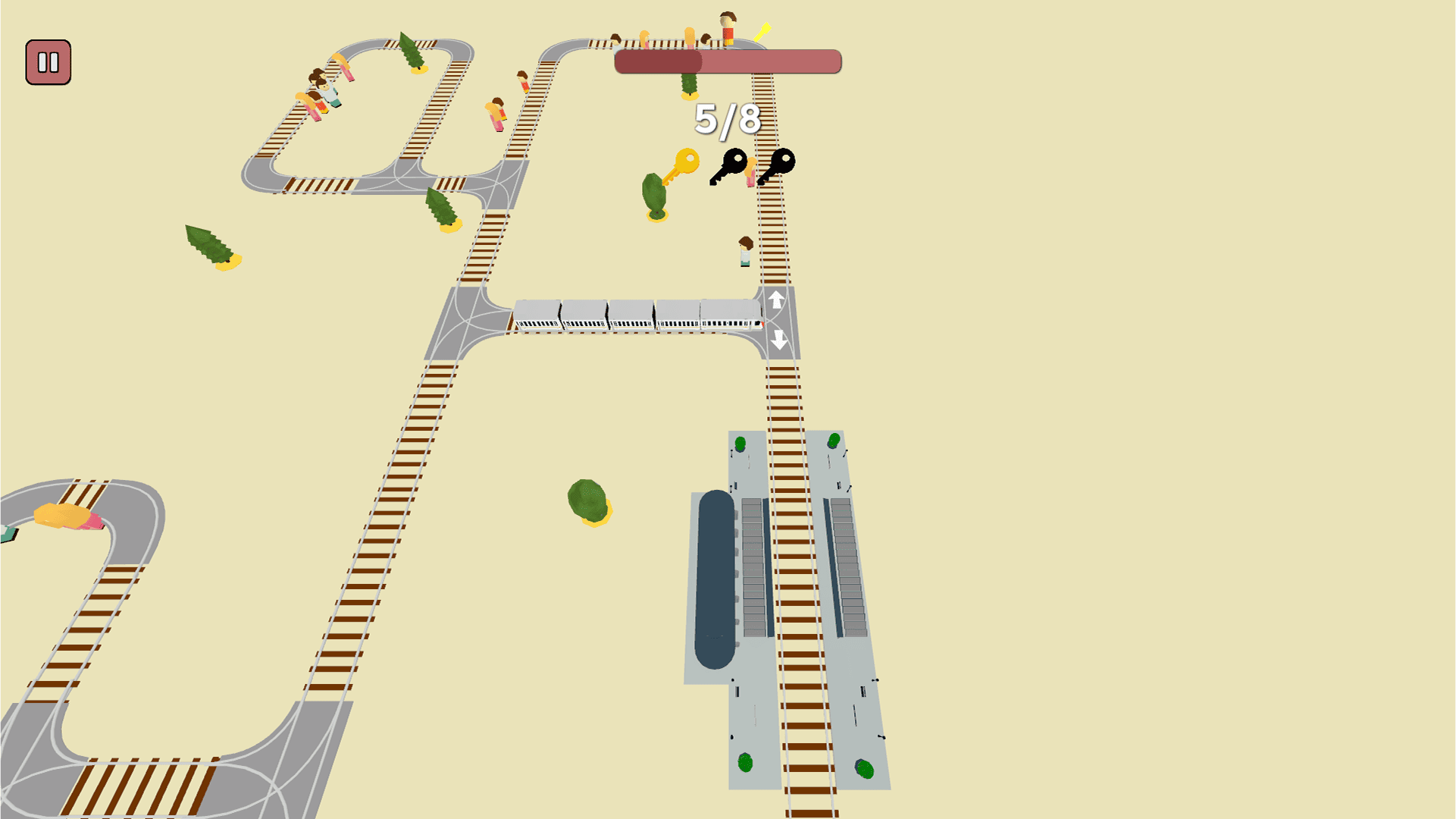
Task: Select the up arrow on the track junction
Action: coord(775,300)
